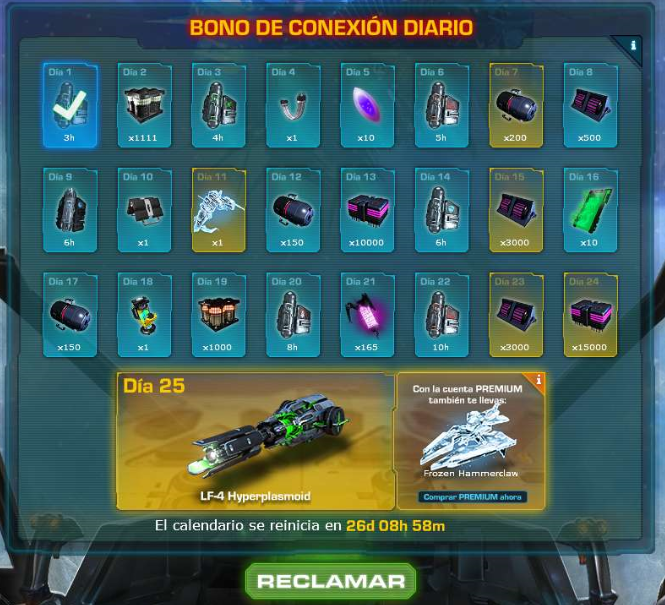Select the Día 8 x500 reward tile
The width and height of the screenshot is (665, 605).
591,105
